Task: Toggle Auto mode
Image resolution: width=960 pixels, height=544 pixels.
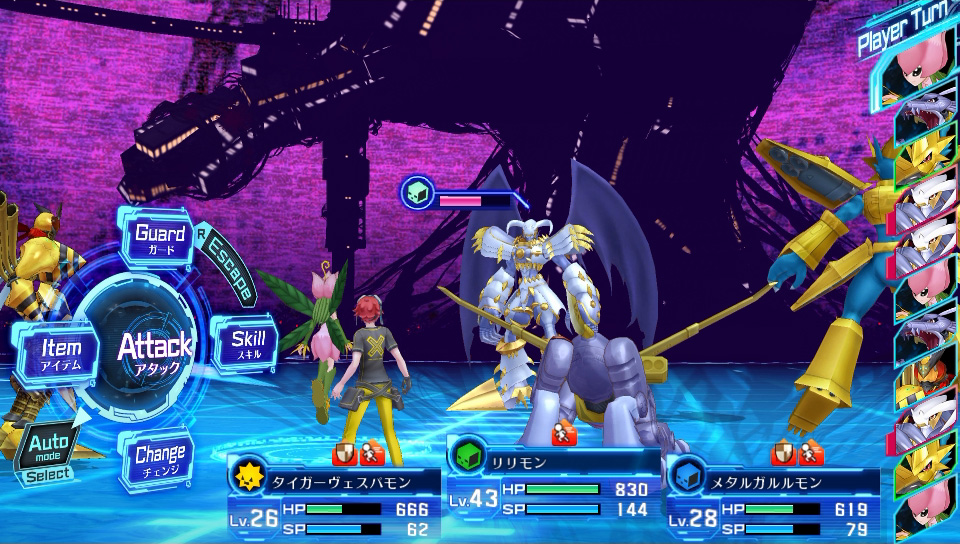Action: pyautogui.click(x=47, y=450)
